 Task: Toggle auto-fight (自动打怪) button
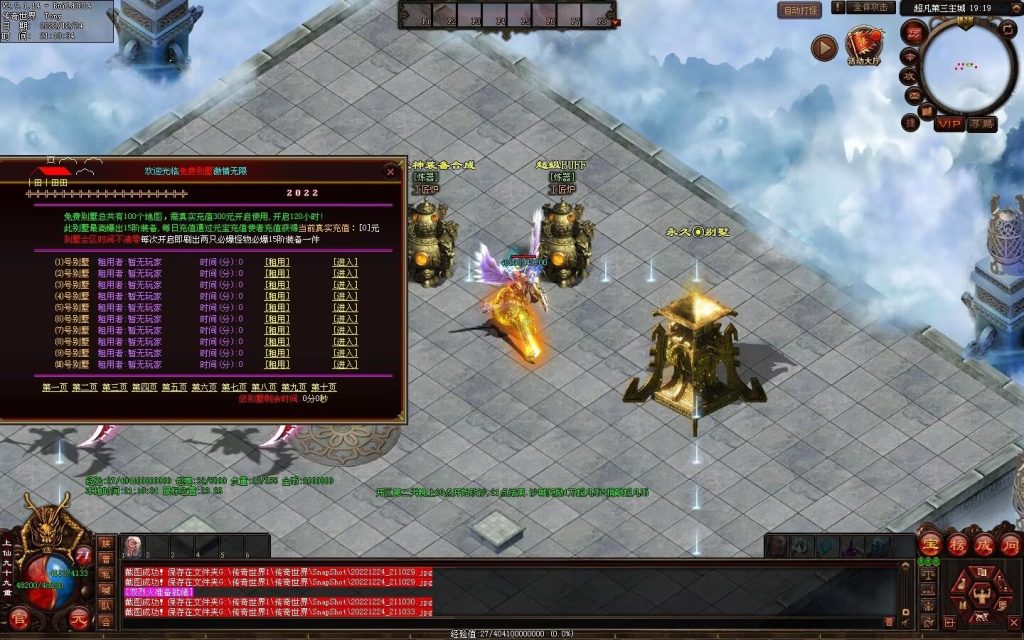[x=800, y=10]
